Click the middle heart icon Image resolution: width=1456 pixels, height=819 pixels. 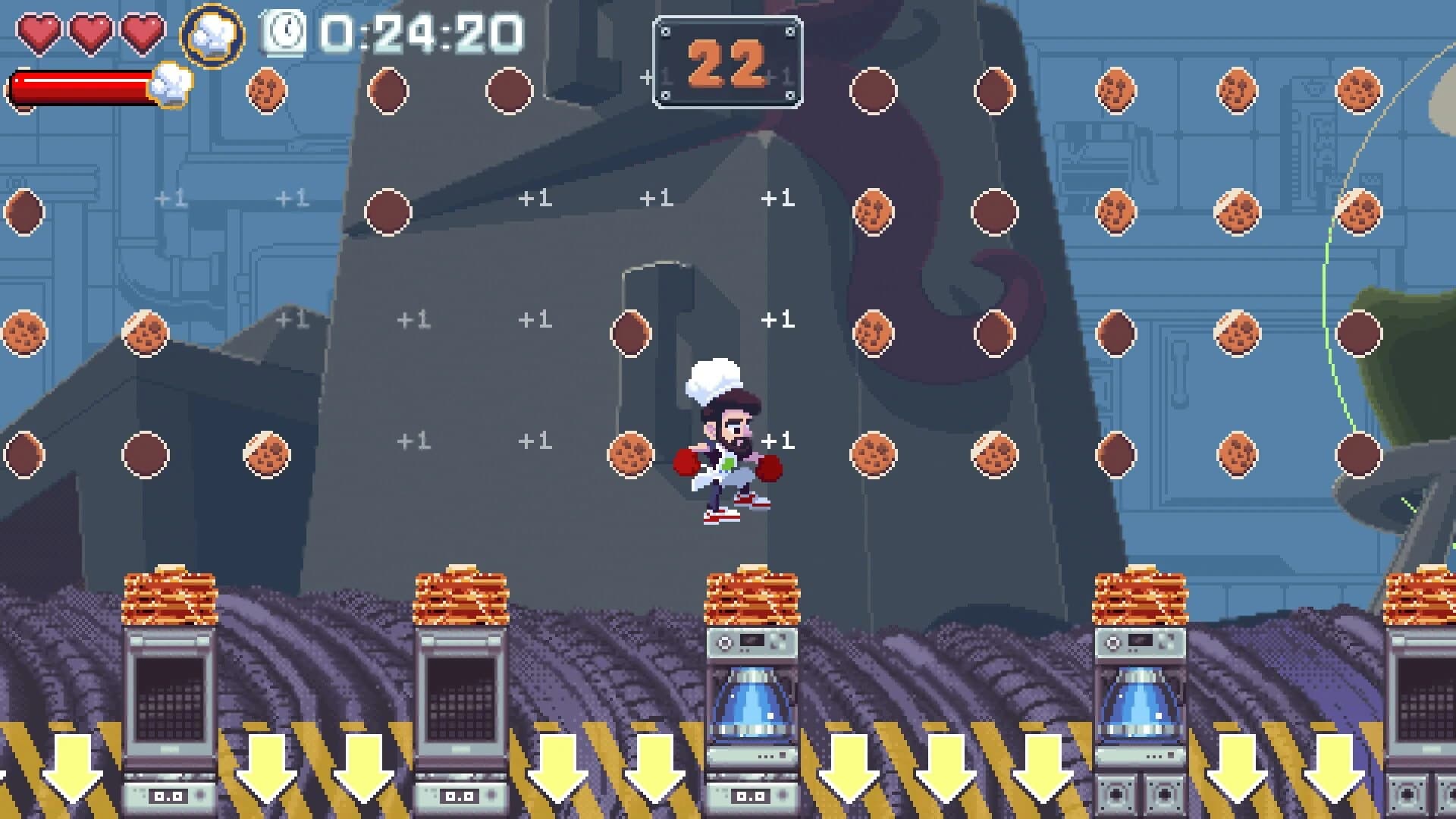[x=89, y=32]
